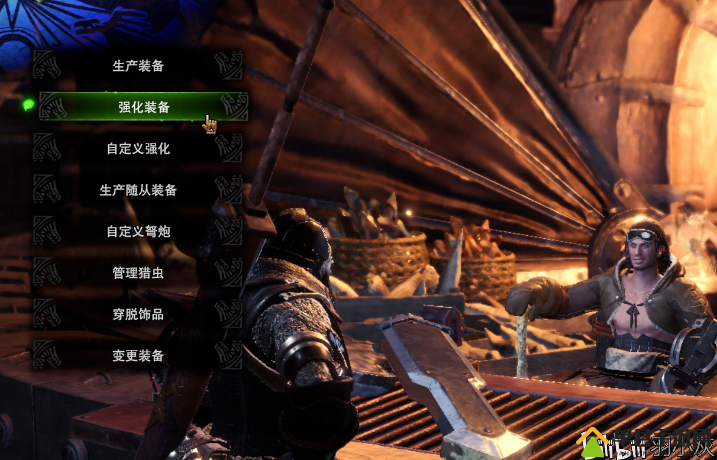Open the 管理猎虫 option
The height and width of the screenshot is (460, 717).
(138, 272)
